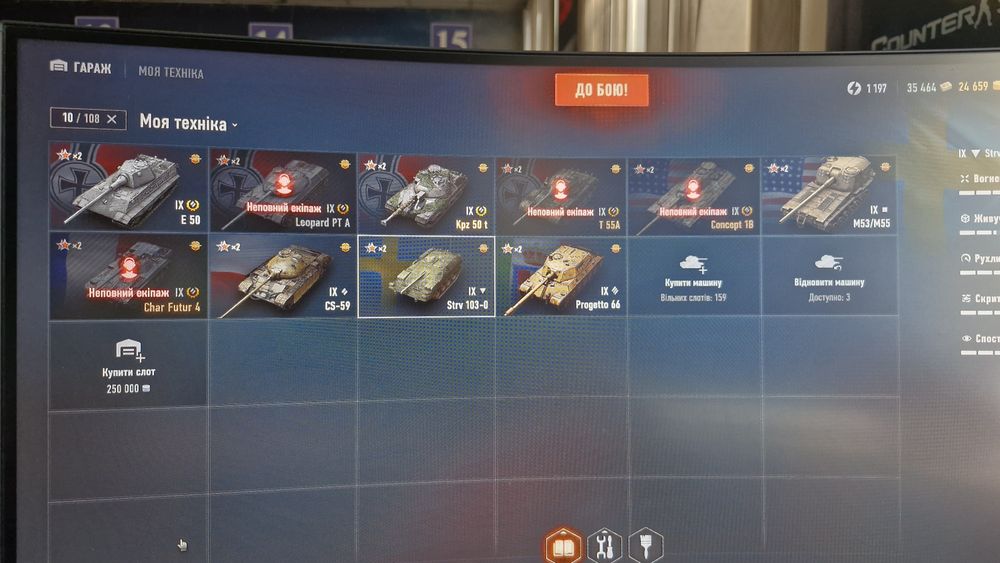Buy a garage slot for 250 000

click(x=129, y=362)
